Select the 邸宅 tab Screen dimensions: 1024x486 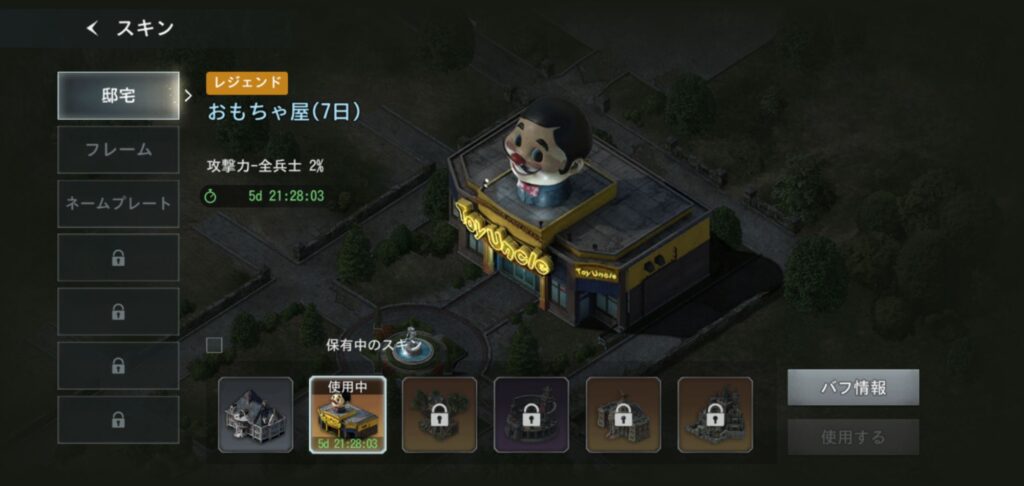tap(118, 96)
